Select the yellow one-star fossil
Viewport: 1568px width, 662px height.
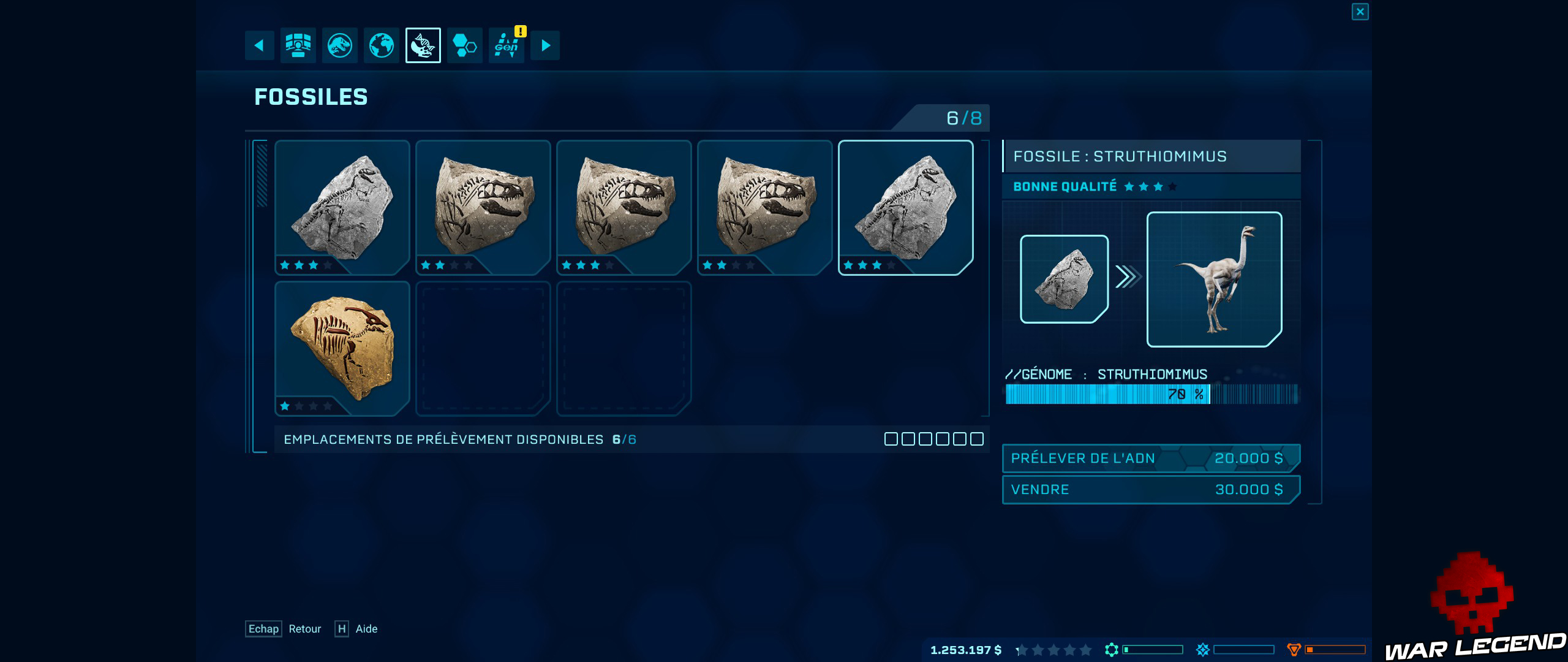[342, 348]
